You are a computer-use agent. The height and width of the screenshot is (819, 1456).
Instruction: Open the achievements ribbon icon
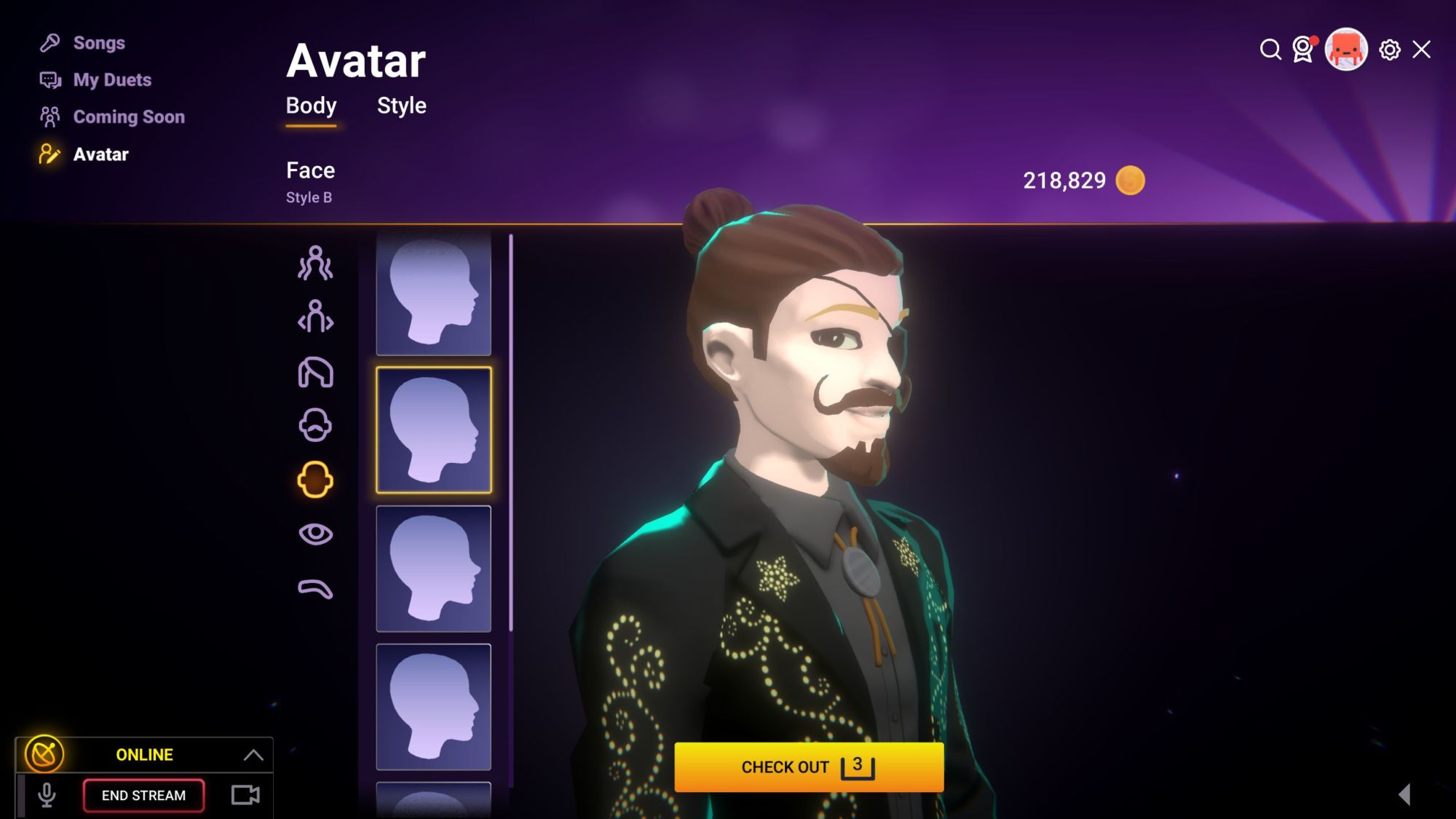click(x=1302, y=50)
